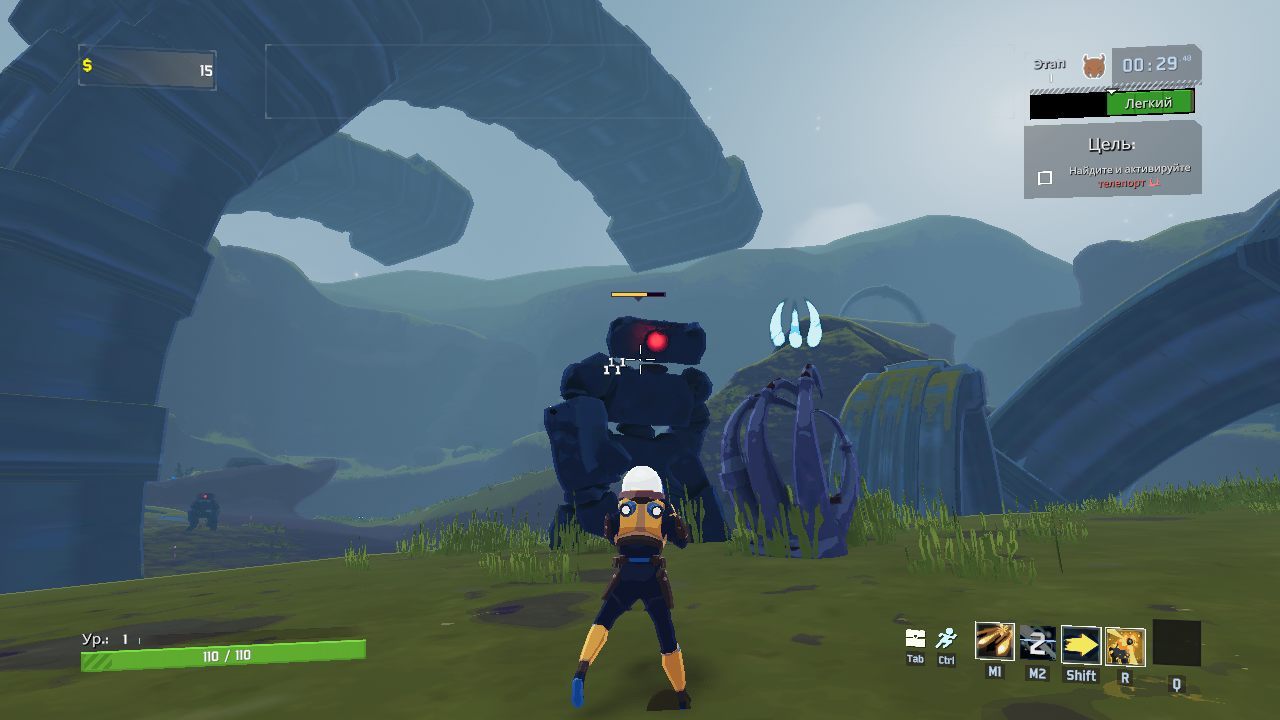Activate the yellow arrow dash skill

[x=1080, y=645]
